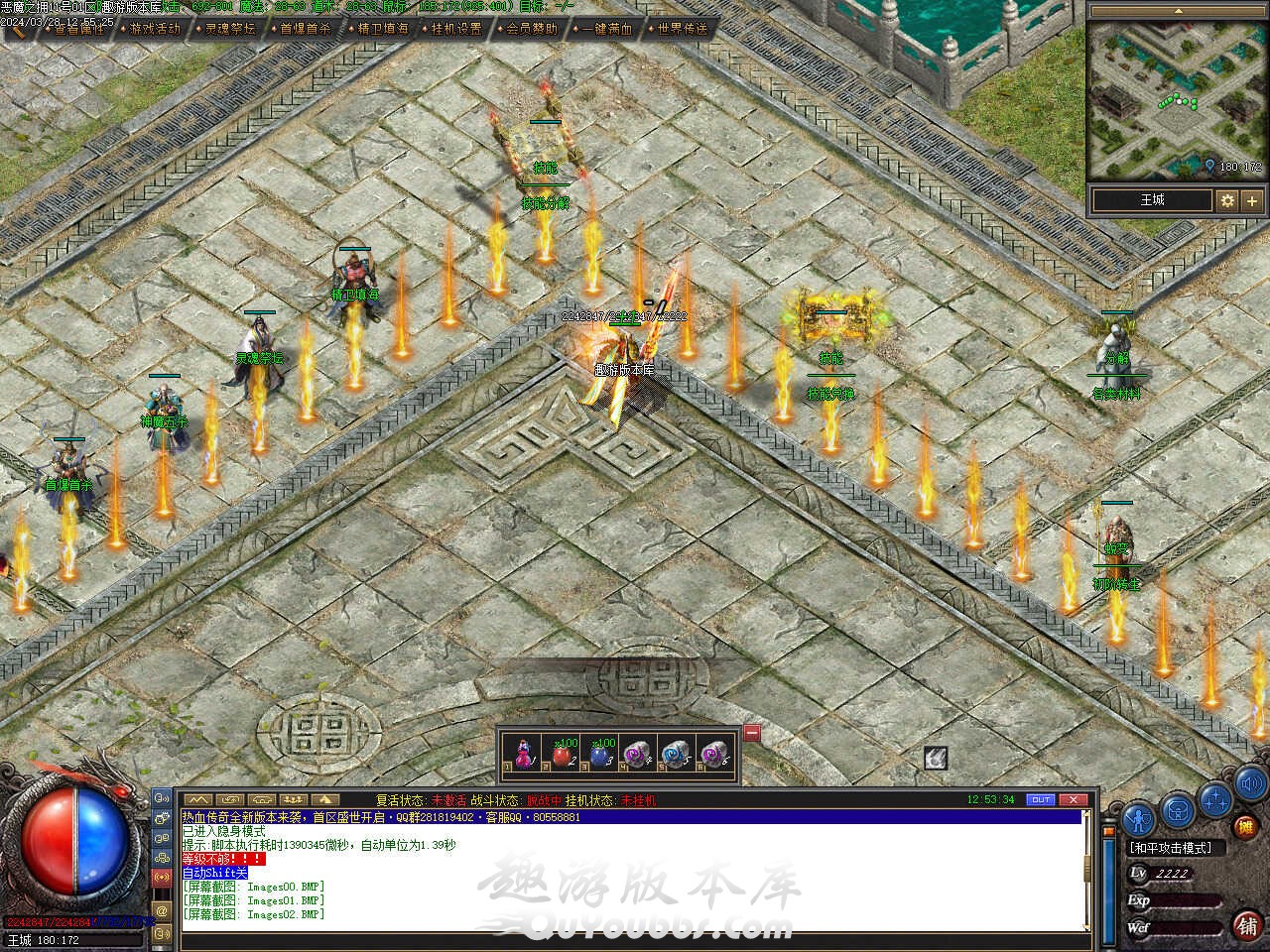Open 挂机设置 auto-battle settings
Viewport: 1270px width, 952px height.
tap(456, 29)
